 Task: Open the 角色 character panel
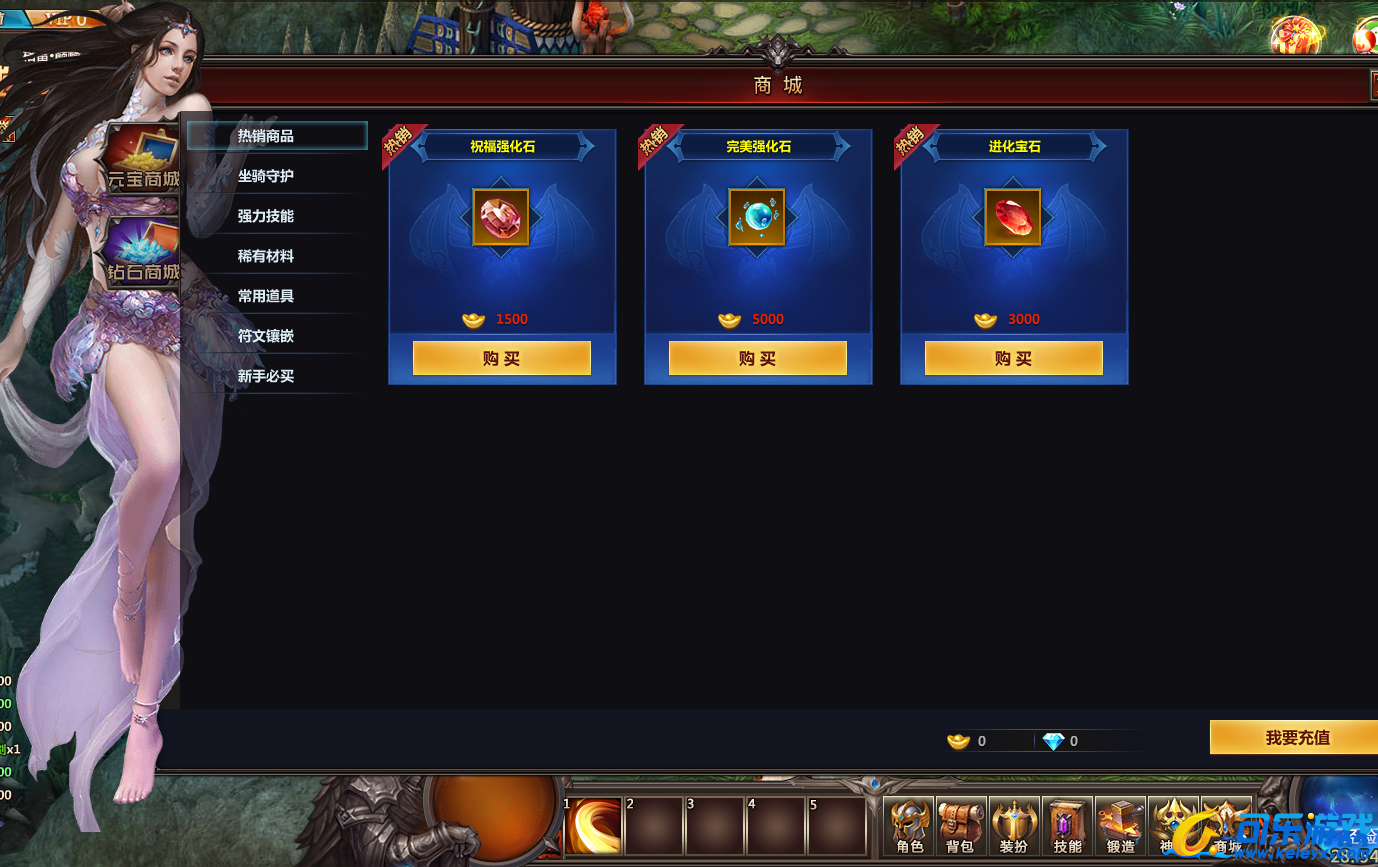(x=909, y=826)
